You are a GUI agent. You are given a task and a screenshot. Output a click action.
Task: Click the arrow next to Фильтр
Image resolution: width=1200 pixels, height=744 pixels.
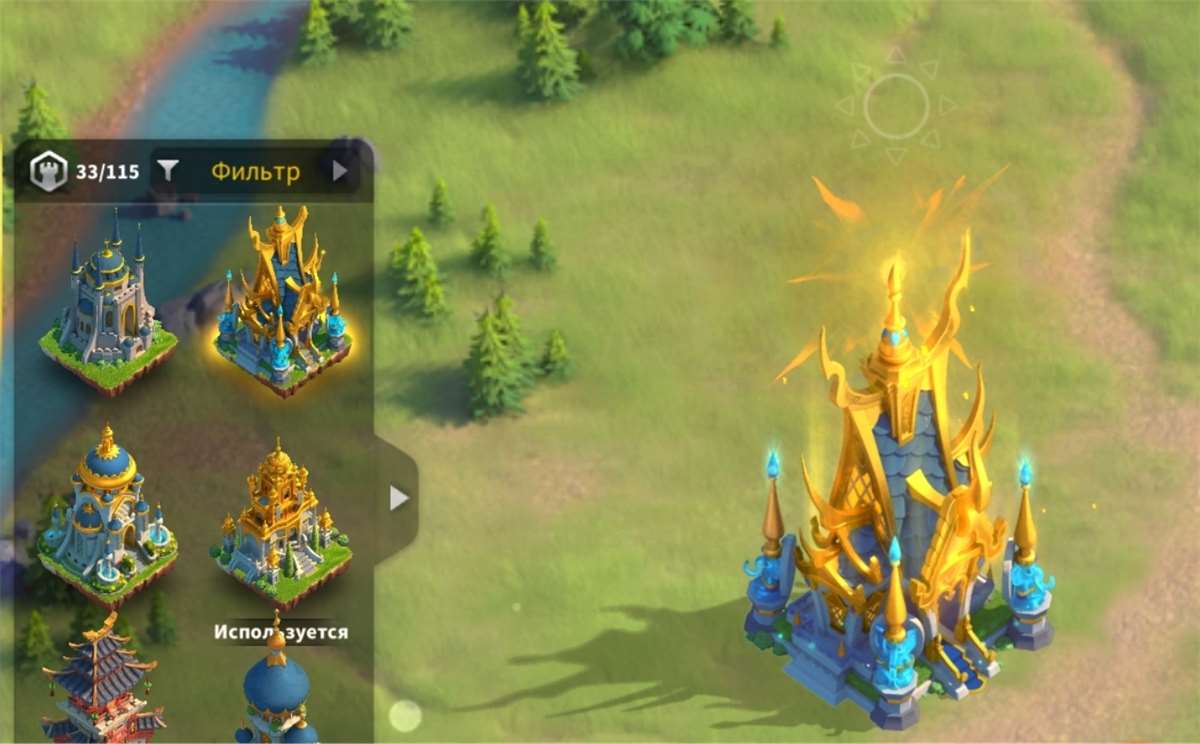(x=340, y=171)
